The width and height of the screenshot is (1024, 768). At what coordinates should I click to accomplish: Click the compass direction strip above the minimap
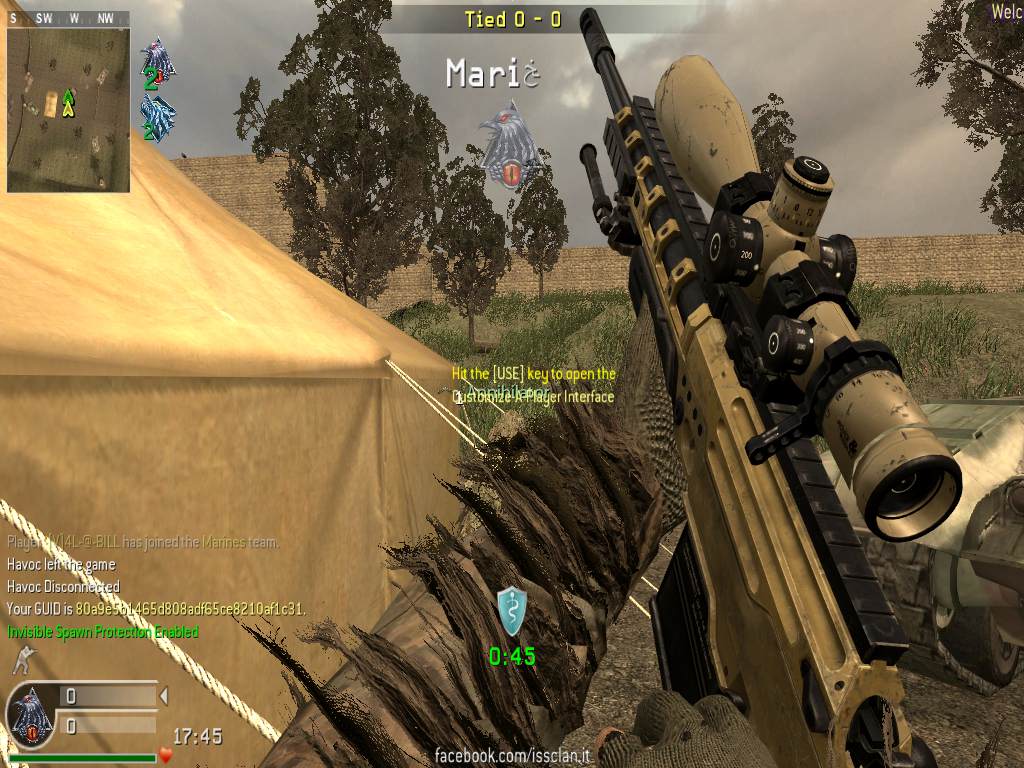coord(68,18)
